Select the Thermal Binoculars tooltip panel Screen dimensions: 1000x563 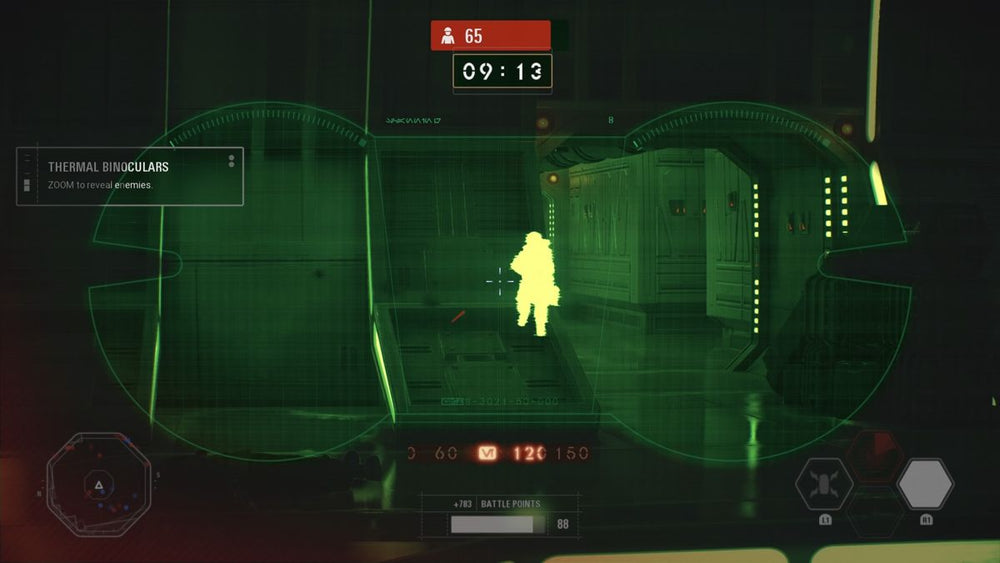pyautogui.click(x=130, y=177)
